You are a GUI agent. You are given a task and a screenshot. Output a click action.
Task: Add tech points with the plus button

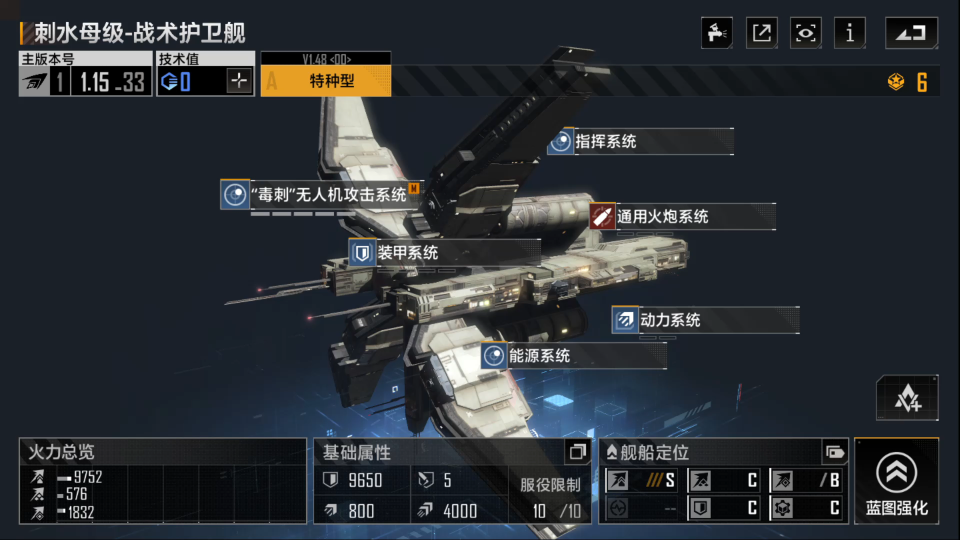[238, 82]
